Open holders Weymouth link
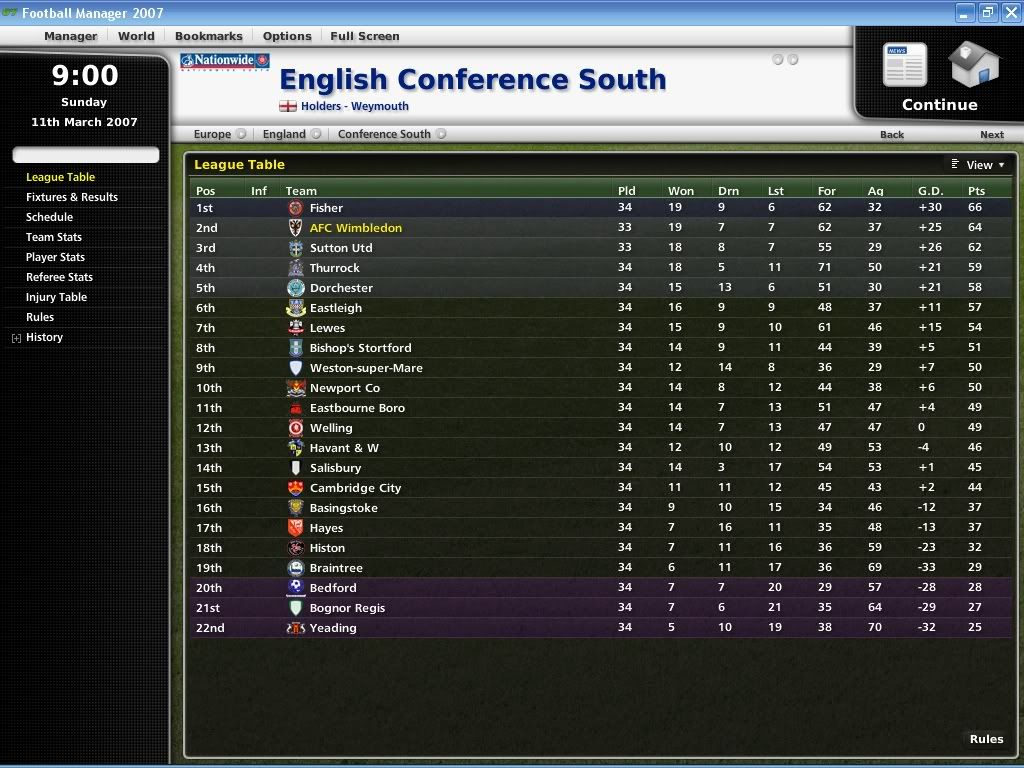 [354, 106]
